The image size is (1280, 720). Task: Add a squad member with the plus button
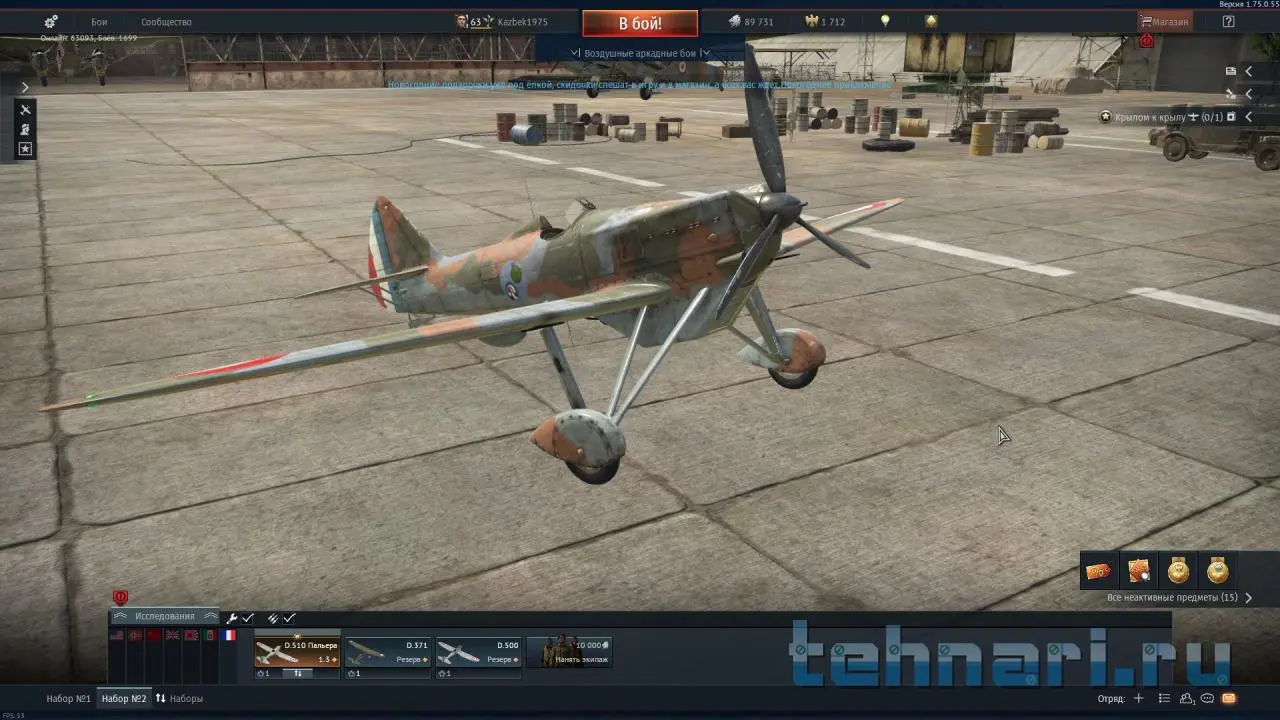click(x=1137, y=698)
